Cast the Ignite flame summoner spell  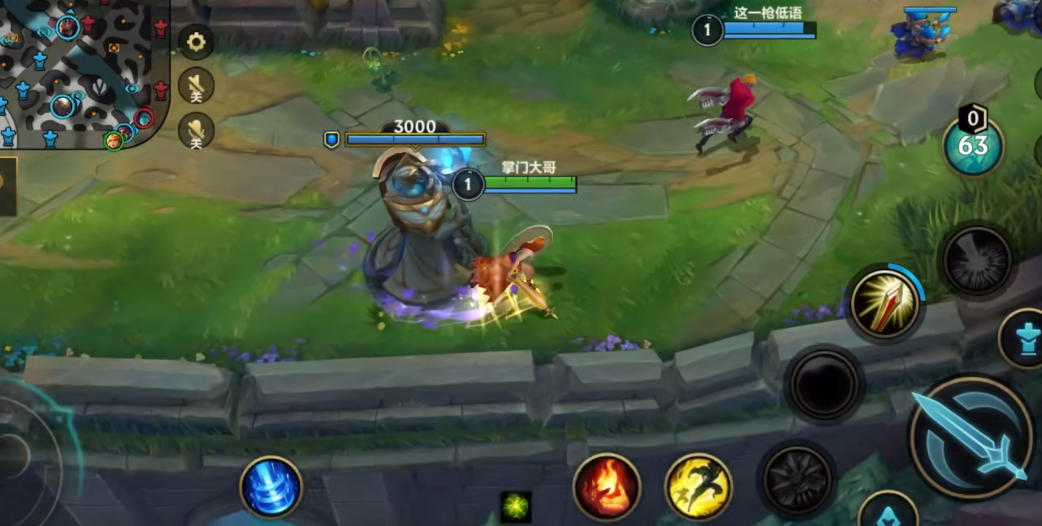pos(606,487)
